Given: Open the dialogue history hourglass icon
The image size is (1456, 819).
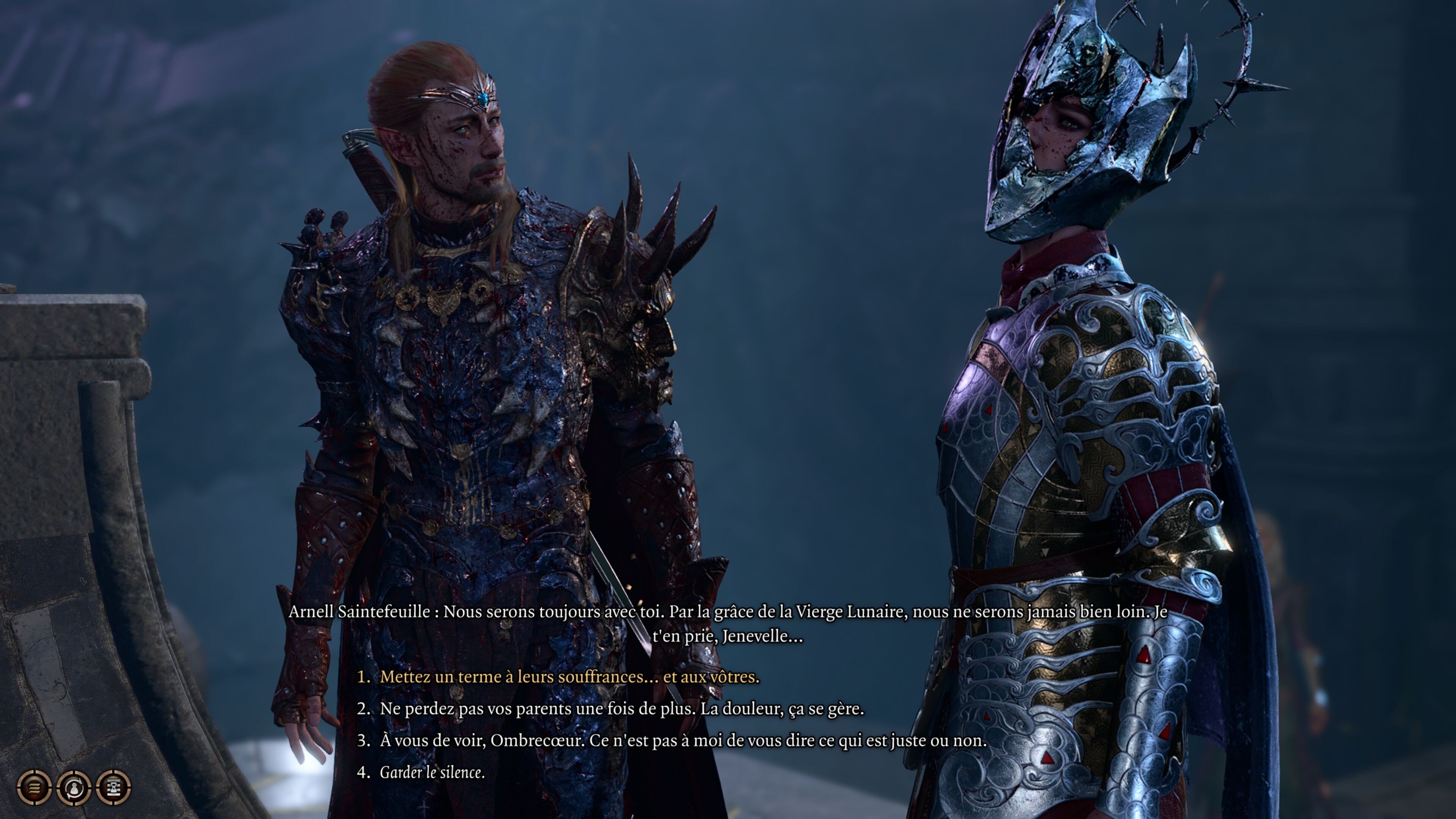Looking at the screenshot, I should pyautogui.click(x=114, y=787).
